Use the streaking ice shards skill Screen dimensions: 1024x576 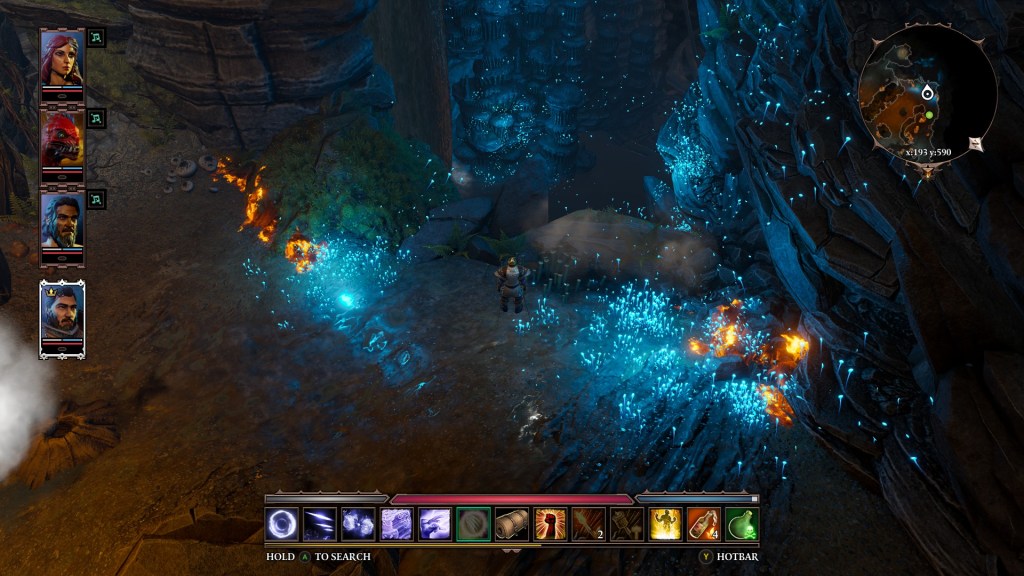[320, 524]
